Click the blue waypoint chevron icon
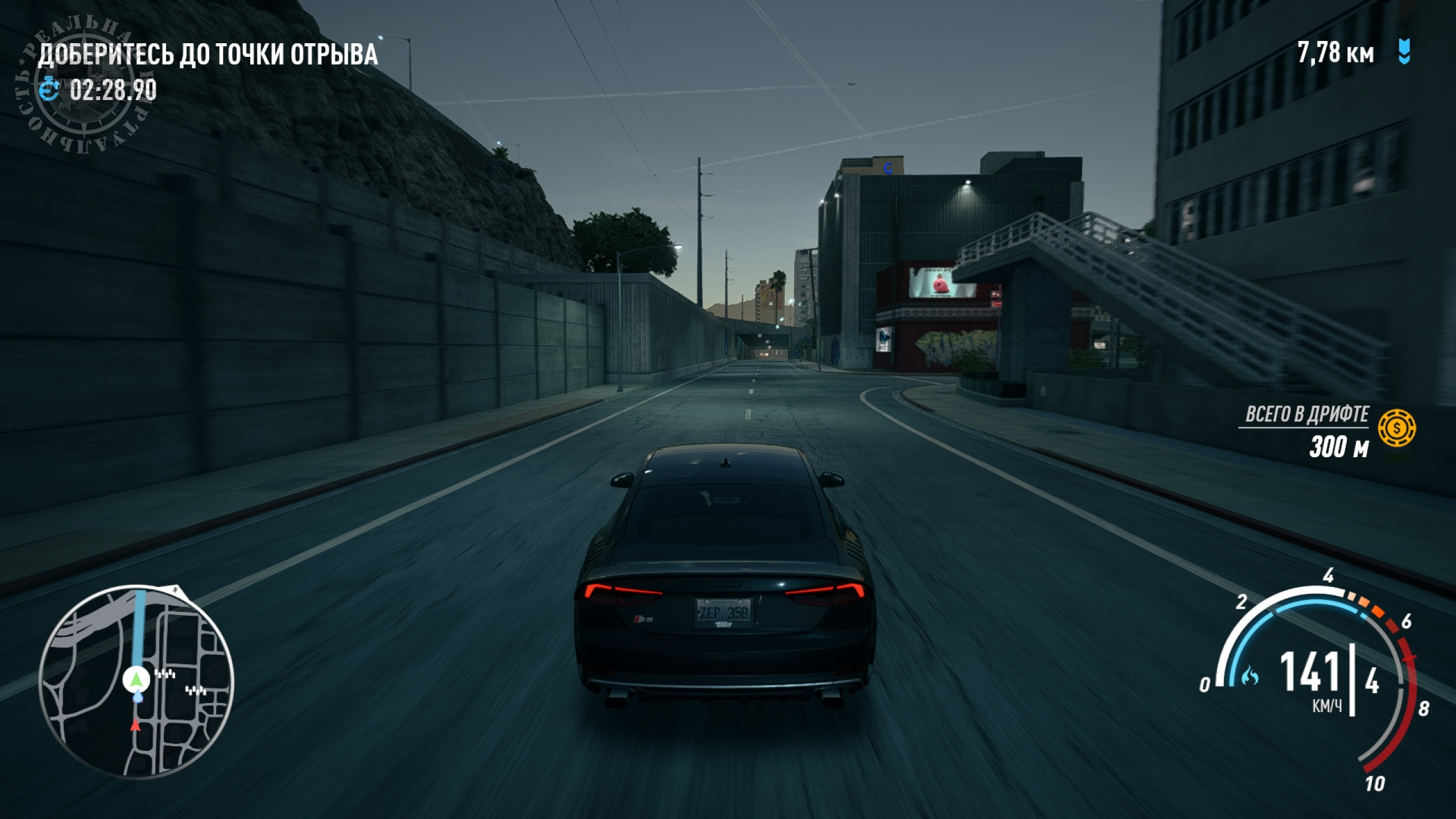Screen dimensions: 1456x819 (x=1404, y=53)
